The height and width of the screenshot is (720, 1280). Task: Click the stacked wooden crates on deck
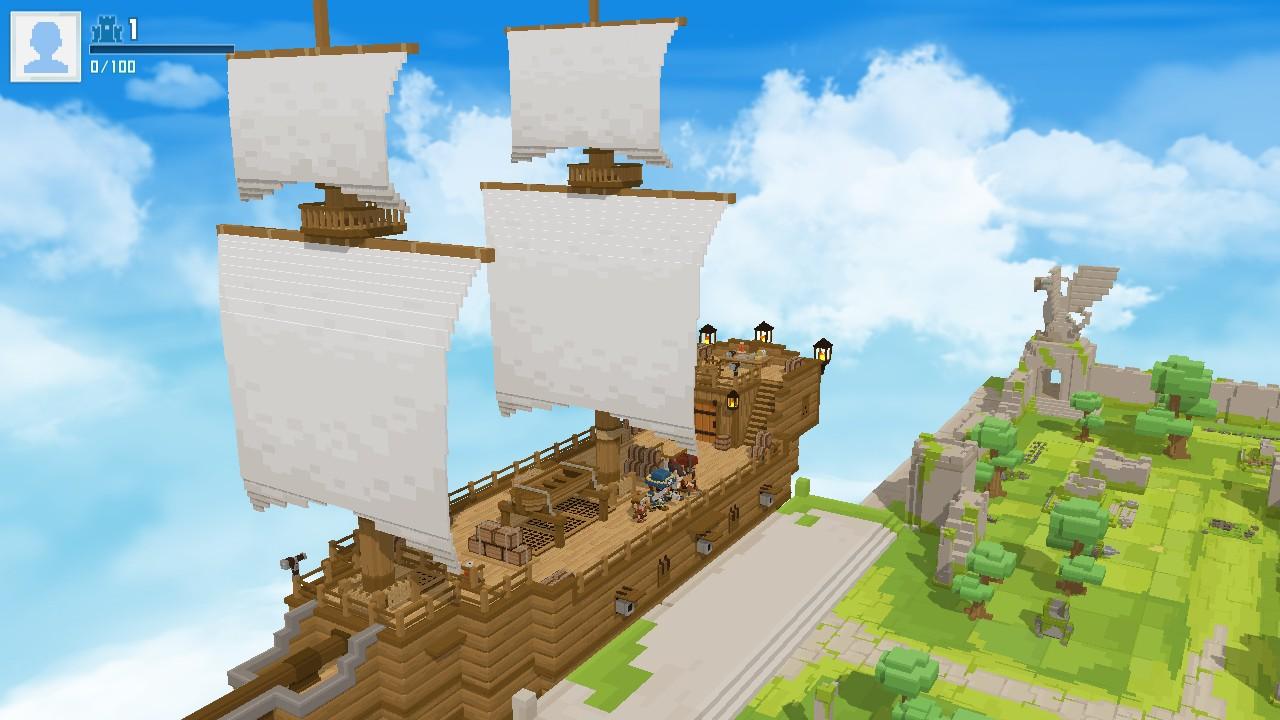[x=496, y=542]
